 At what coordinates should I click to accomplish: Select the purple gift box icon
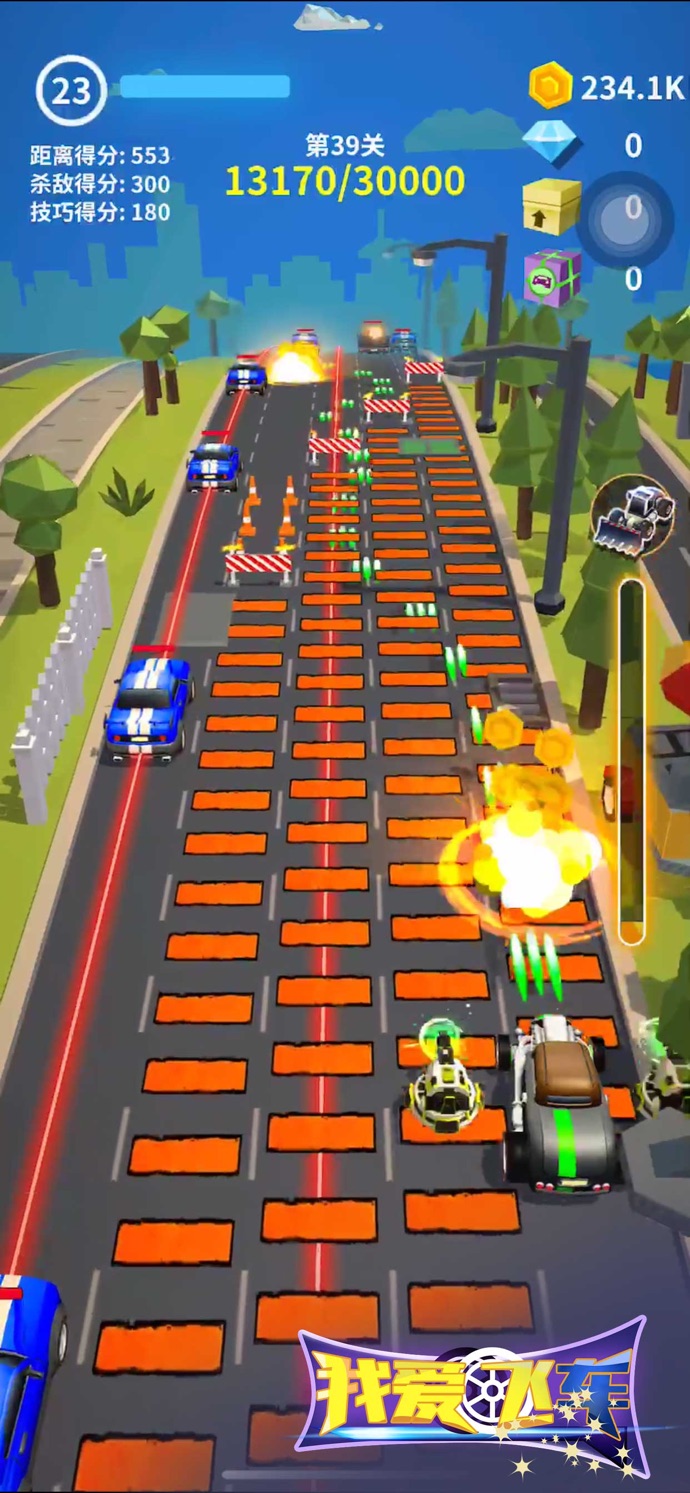tap(552, 277)
